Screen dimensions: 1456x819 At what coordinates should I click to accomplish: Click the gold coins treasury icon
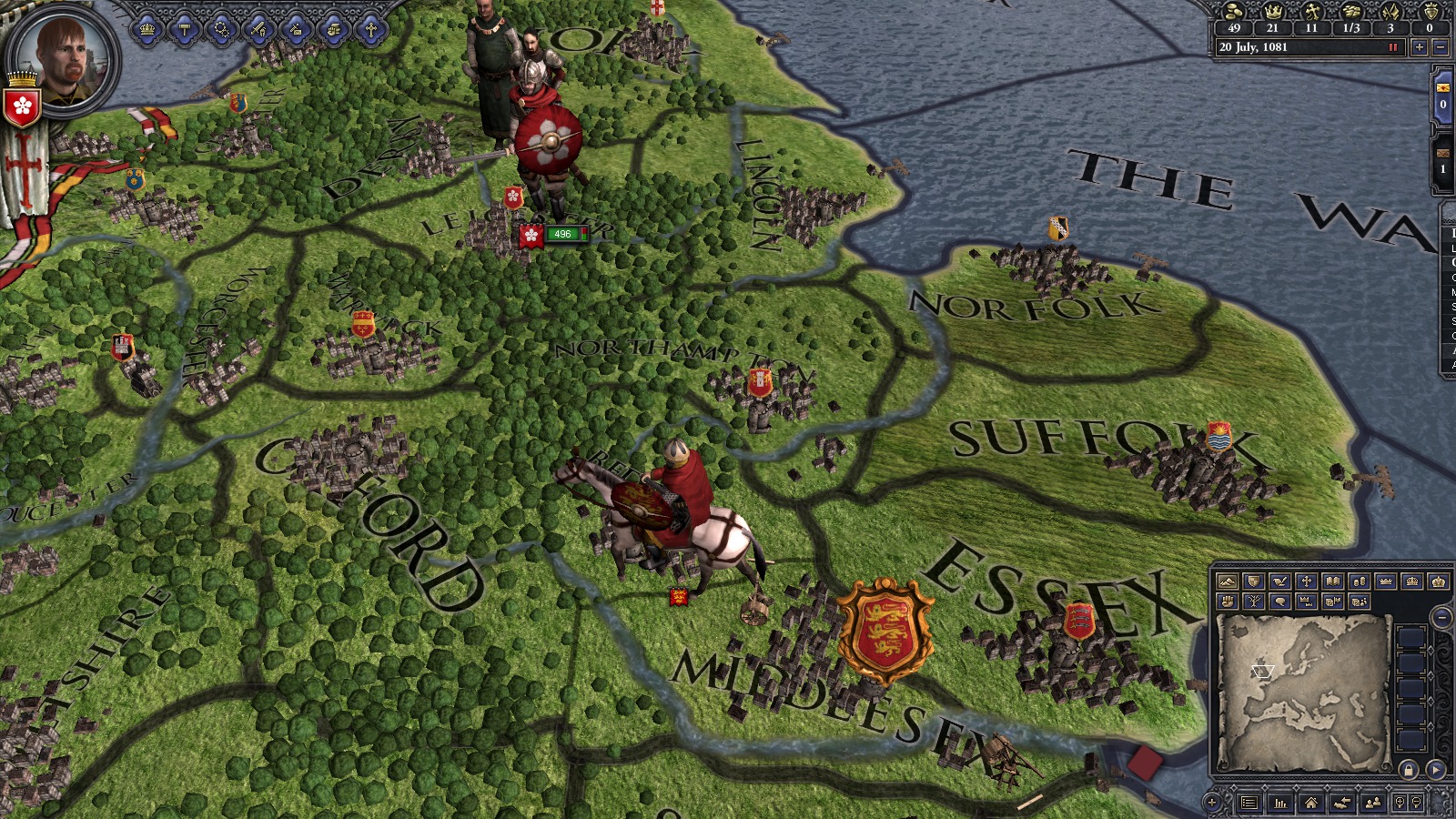[1233, 13]
